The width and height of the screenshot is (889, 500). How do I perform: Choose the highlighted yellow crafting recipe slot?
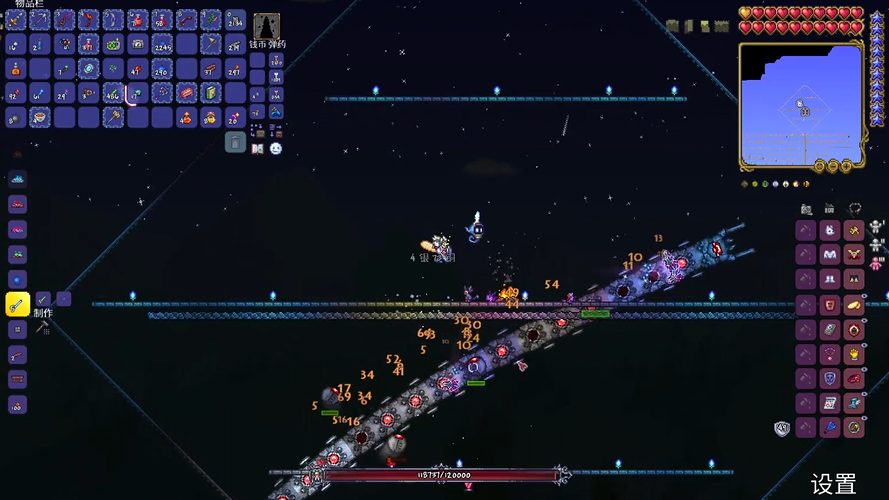pyautogui.click(x=17, y=304)
